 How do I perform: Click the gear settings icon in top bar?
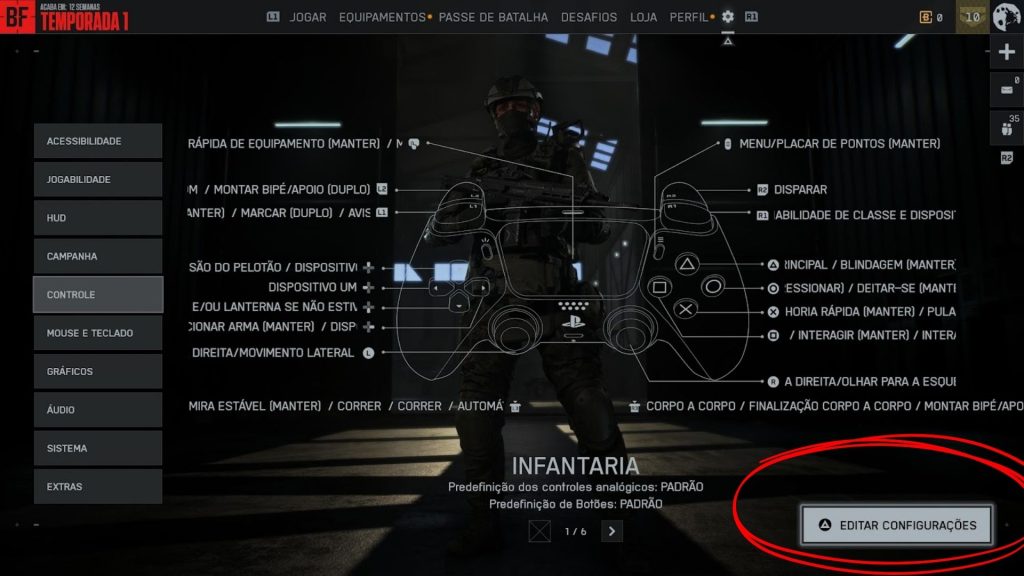point(728,17)
